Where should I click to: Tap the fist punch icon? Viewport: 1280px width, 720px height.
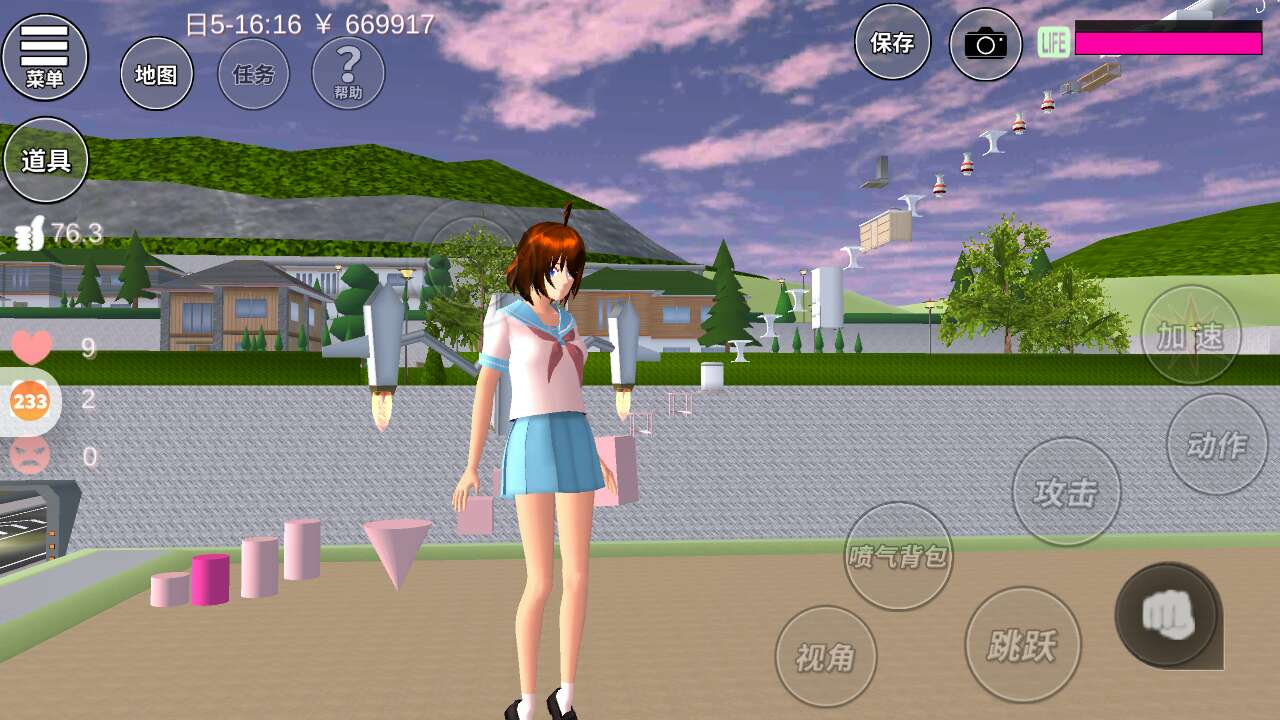pos(1166,614)
